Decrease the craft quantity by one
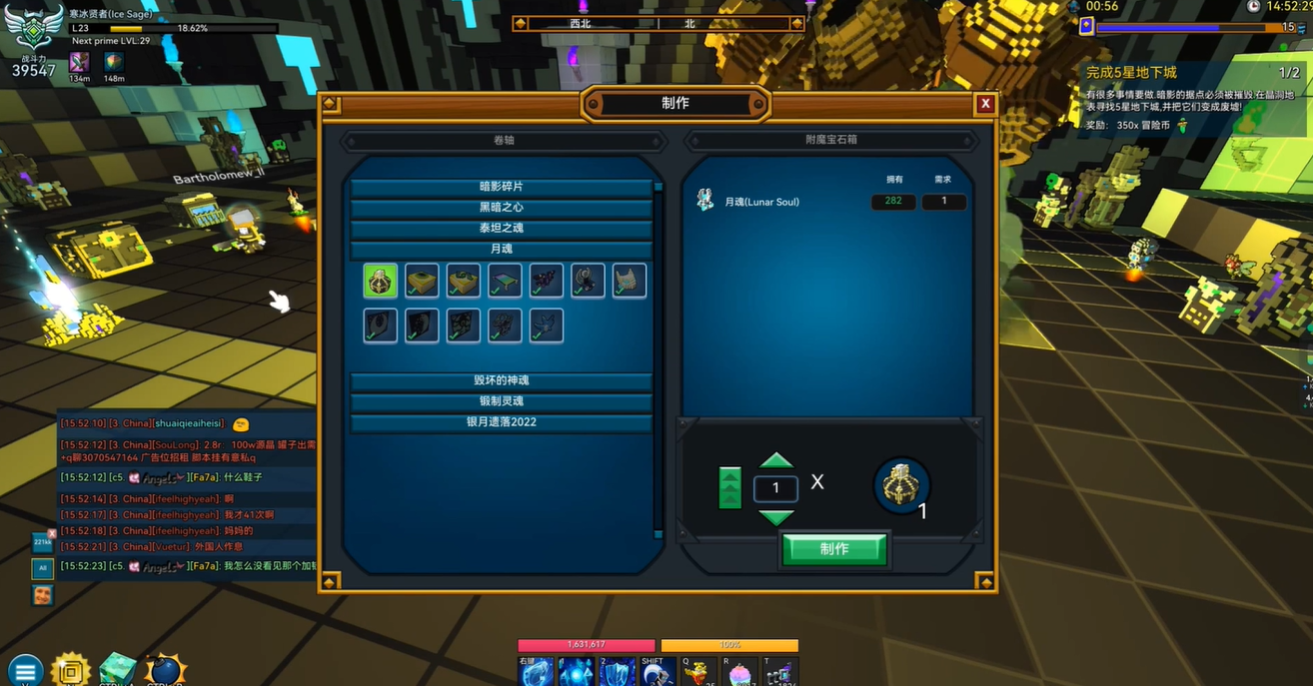Screen dimensions: 1313x686 pos(776,516)
